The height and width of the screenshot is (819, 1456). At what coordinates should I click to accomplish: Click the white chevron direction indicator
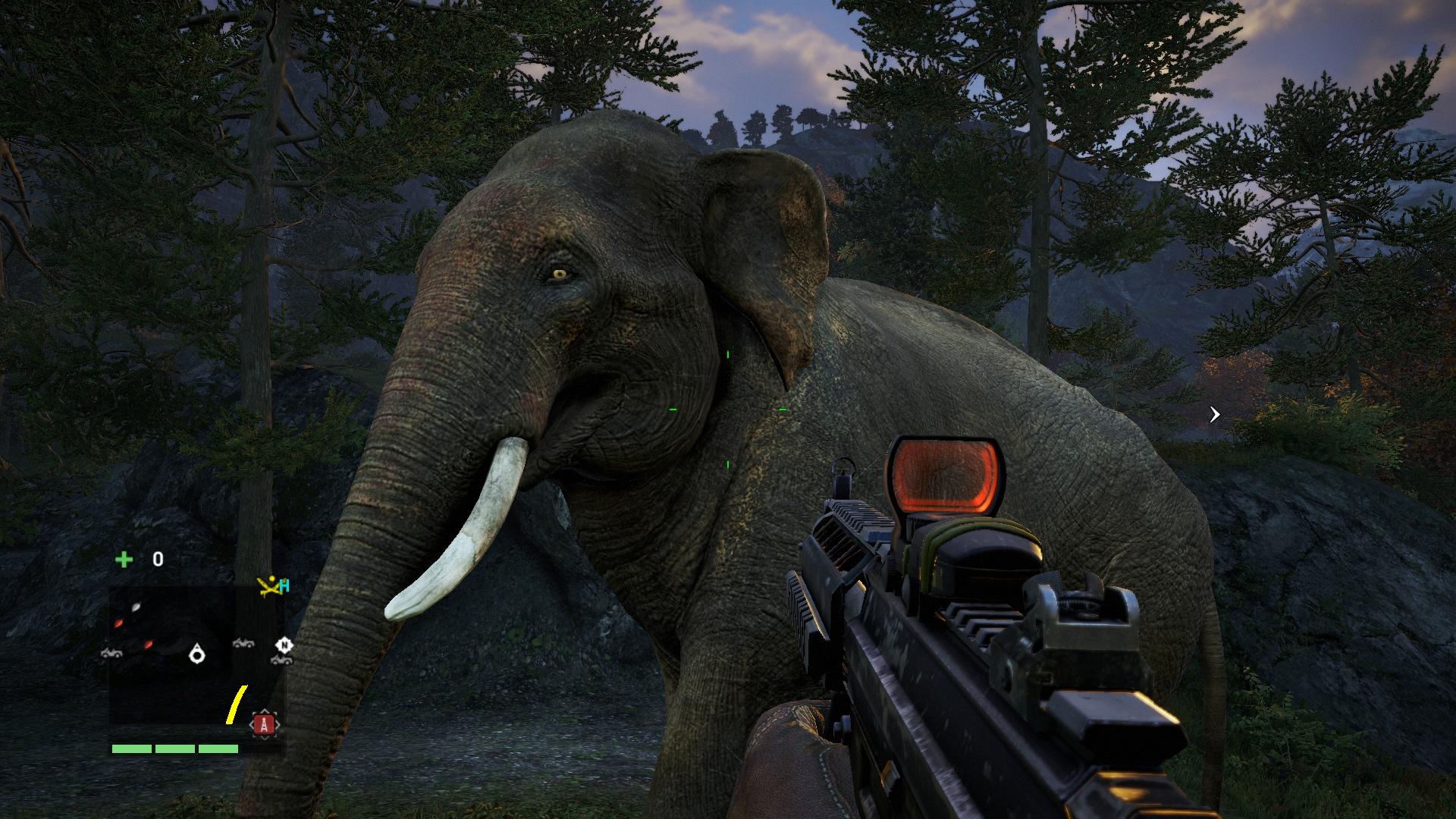[1215, 414]
